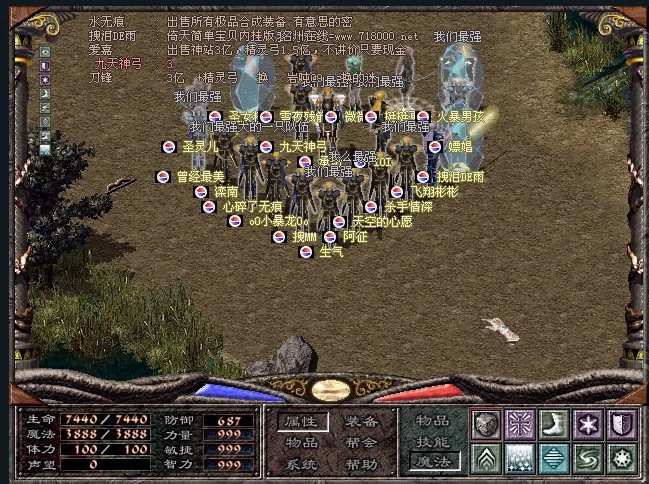Viewport: 649px width, 484px height.
Task: Activate the green swirl spell
Action: pos(588,458)
